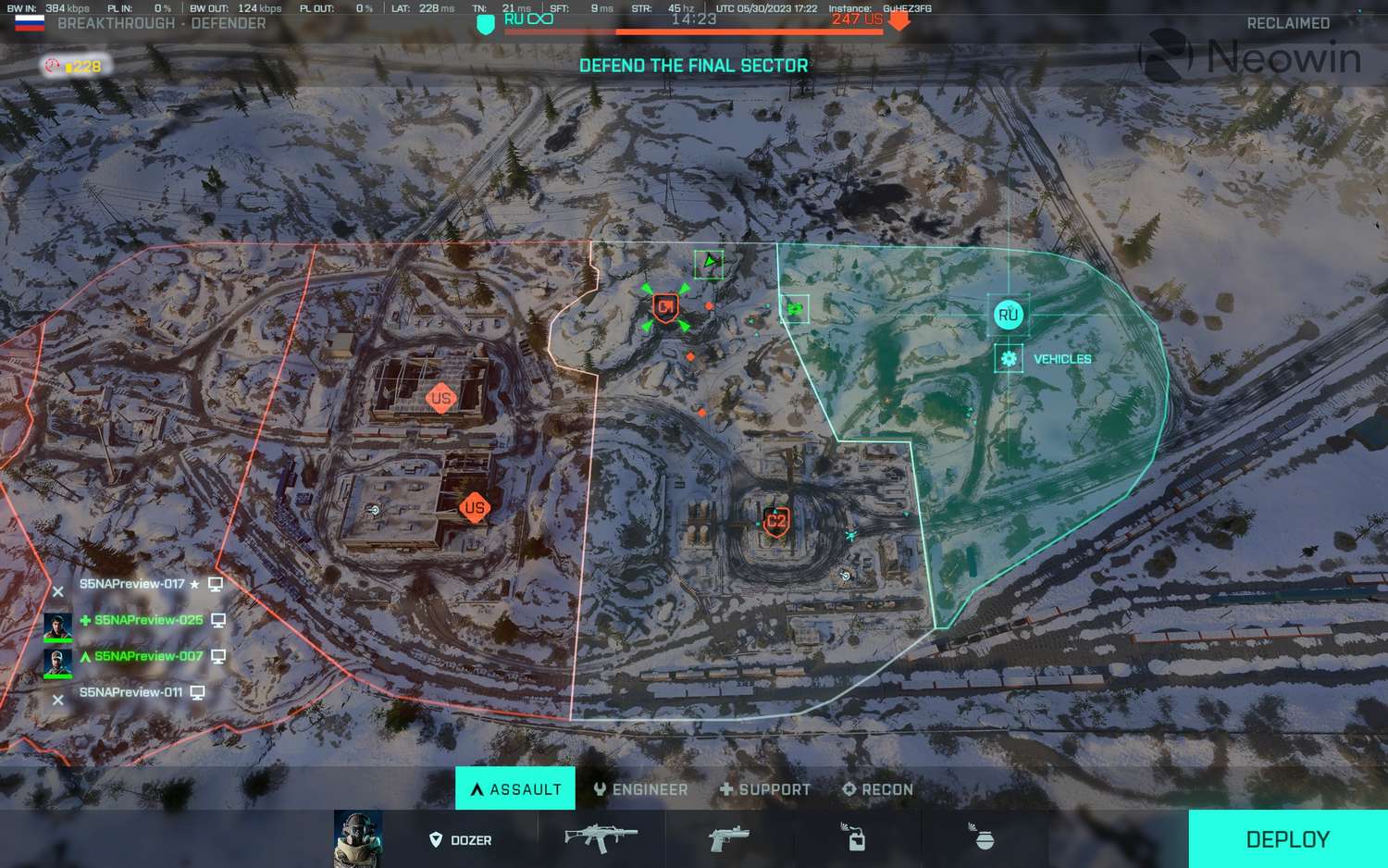Open the Recon class tab
Viewport: 1388px width, 868px height.
pos(877,789)
